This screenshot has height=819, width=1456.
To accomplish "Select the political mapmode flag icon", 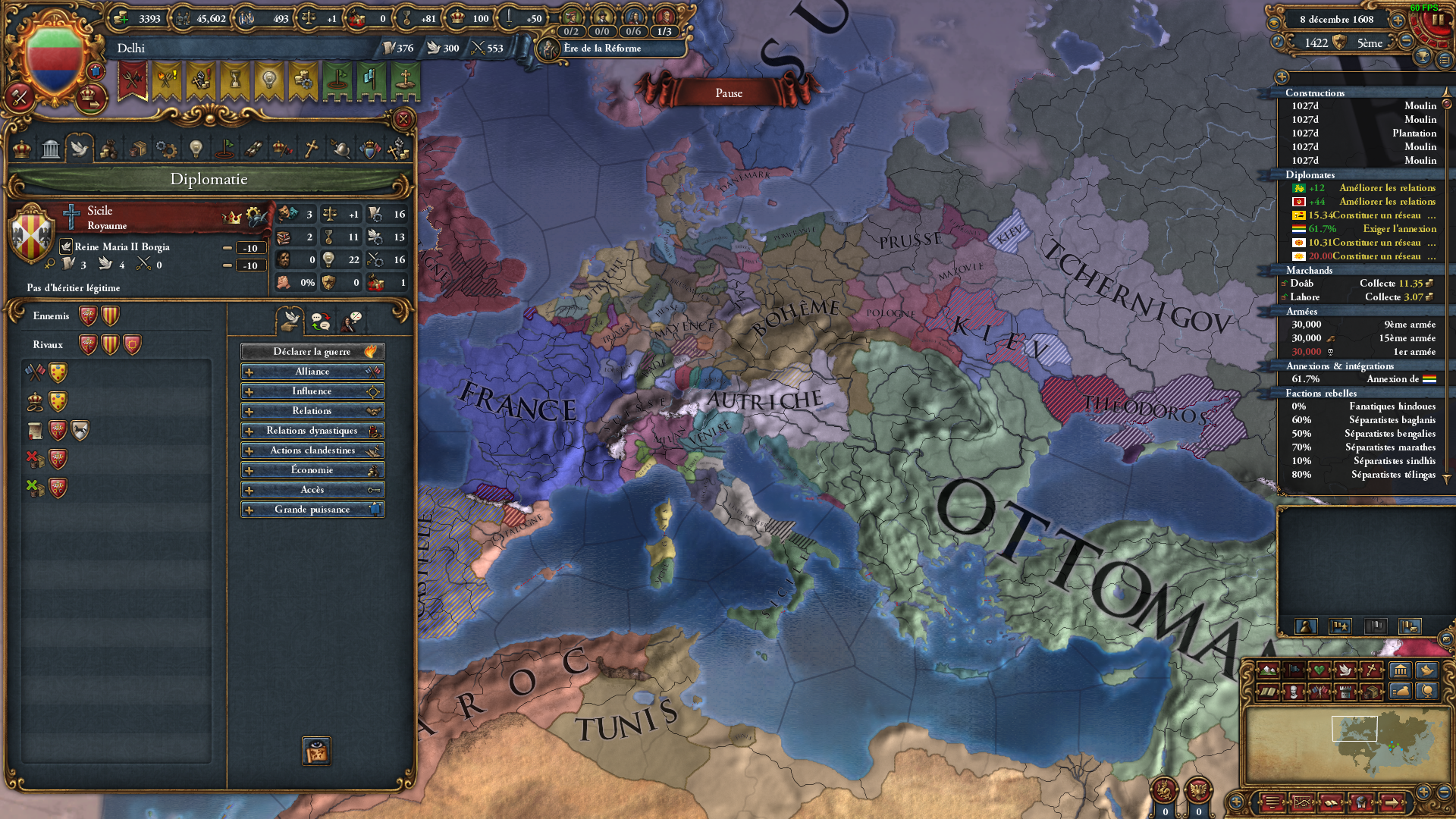I will pyautogui.click(x=1294, y=670).
